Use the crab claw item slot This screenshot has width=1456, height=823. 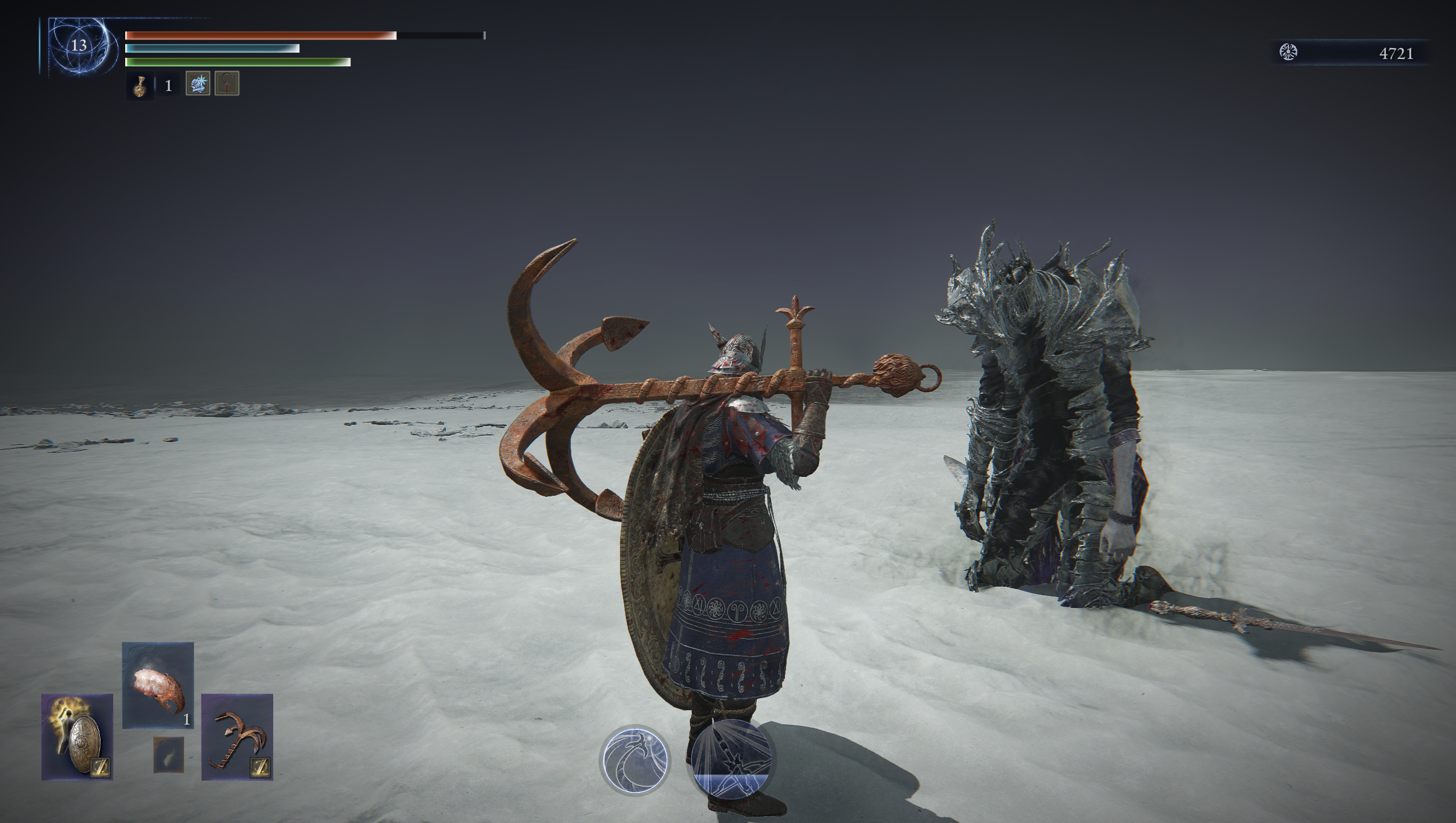pos(158,685)
